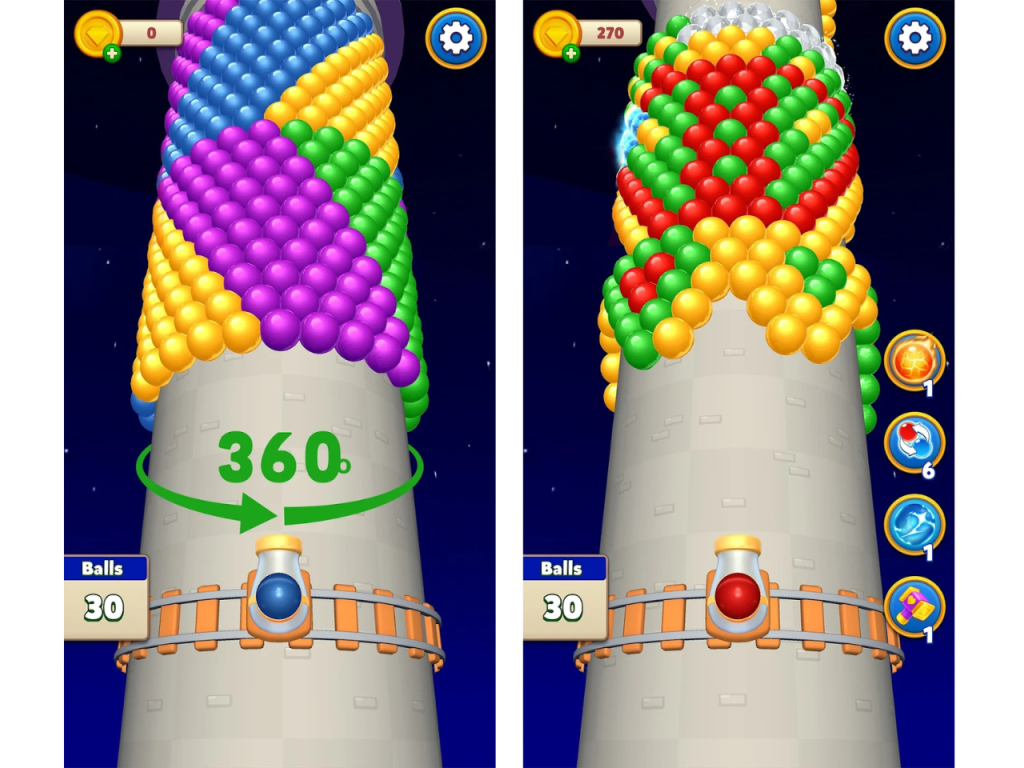Fire the cannon loaded with the blue ball

279,594
